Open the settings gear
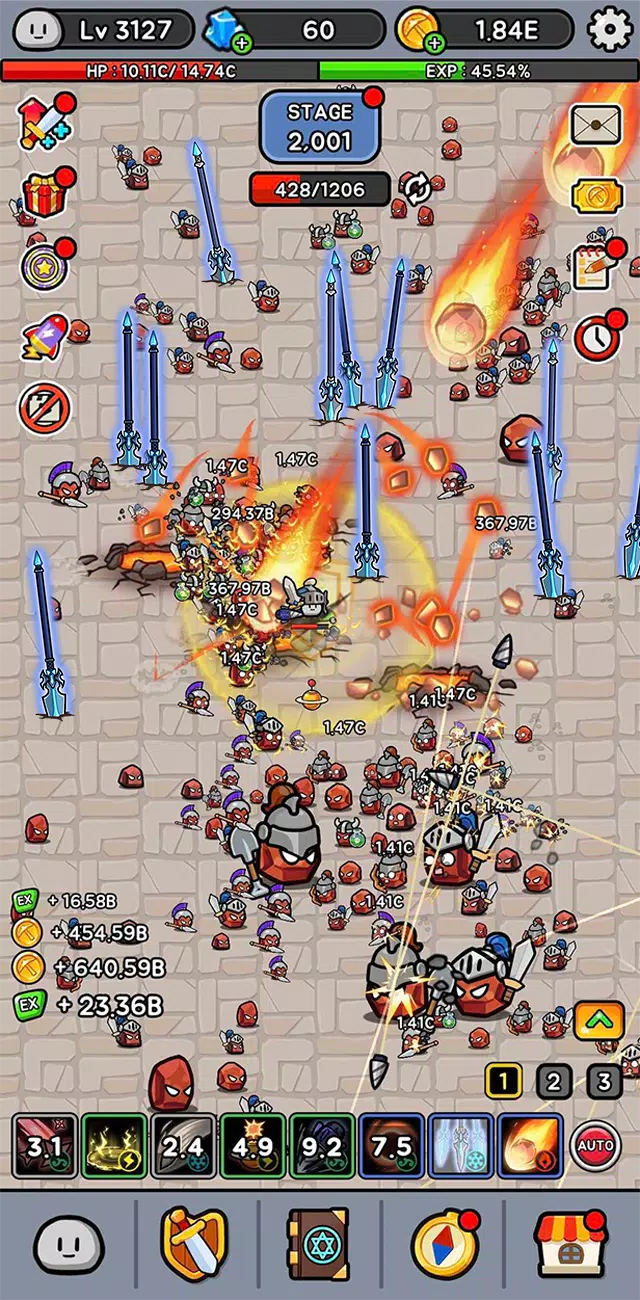This screenshot has width=640, height=1300. coord(610,30)
